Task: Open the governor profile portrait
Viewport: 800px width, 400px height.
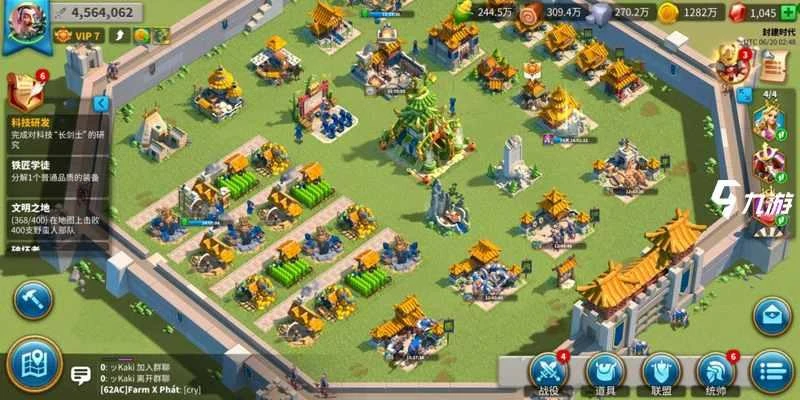Action: (x=25, y=22)
